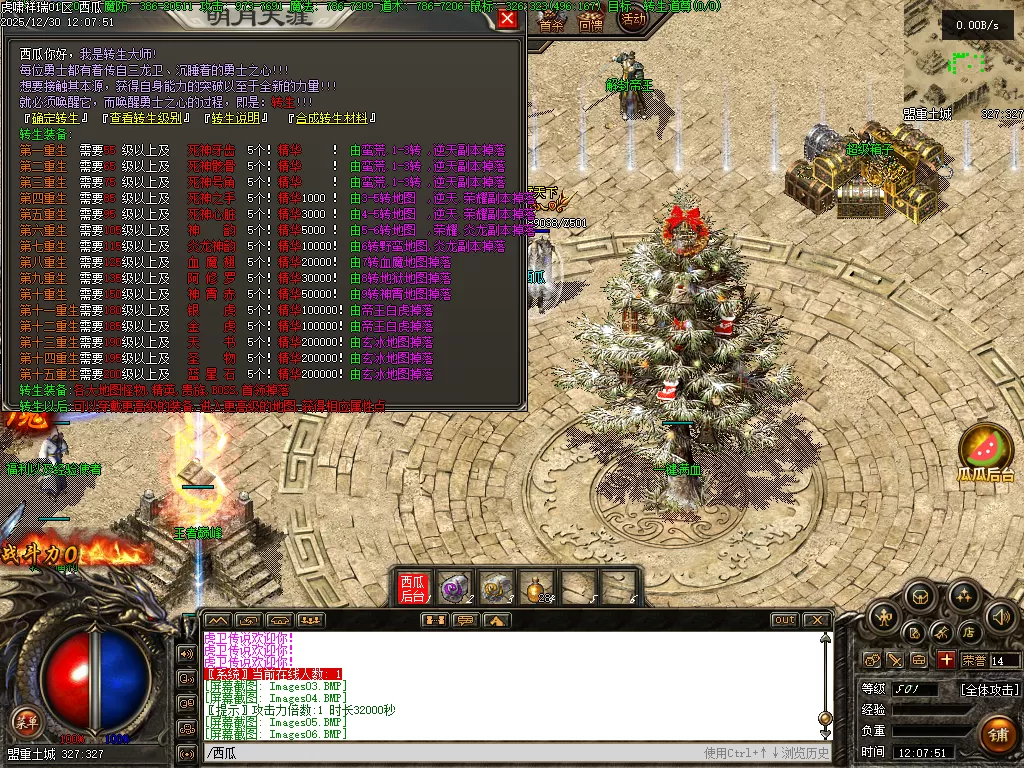1024x768 pixels.
Task: Click the out button on chat panel
Action: pos(784,620)
